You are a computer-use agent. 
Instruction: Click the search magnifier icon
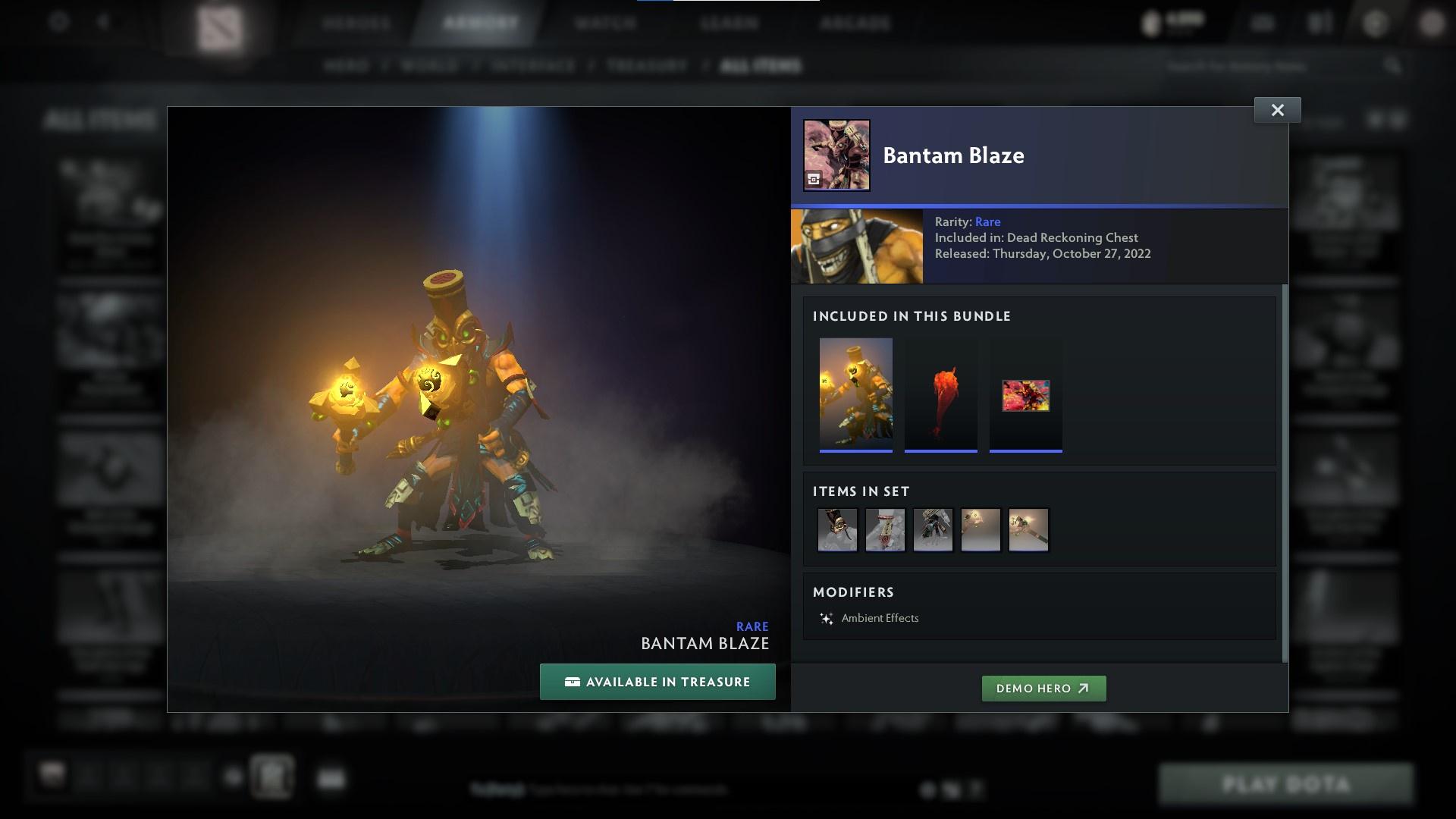[x=1394, y=66]
